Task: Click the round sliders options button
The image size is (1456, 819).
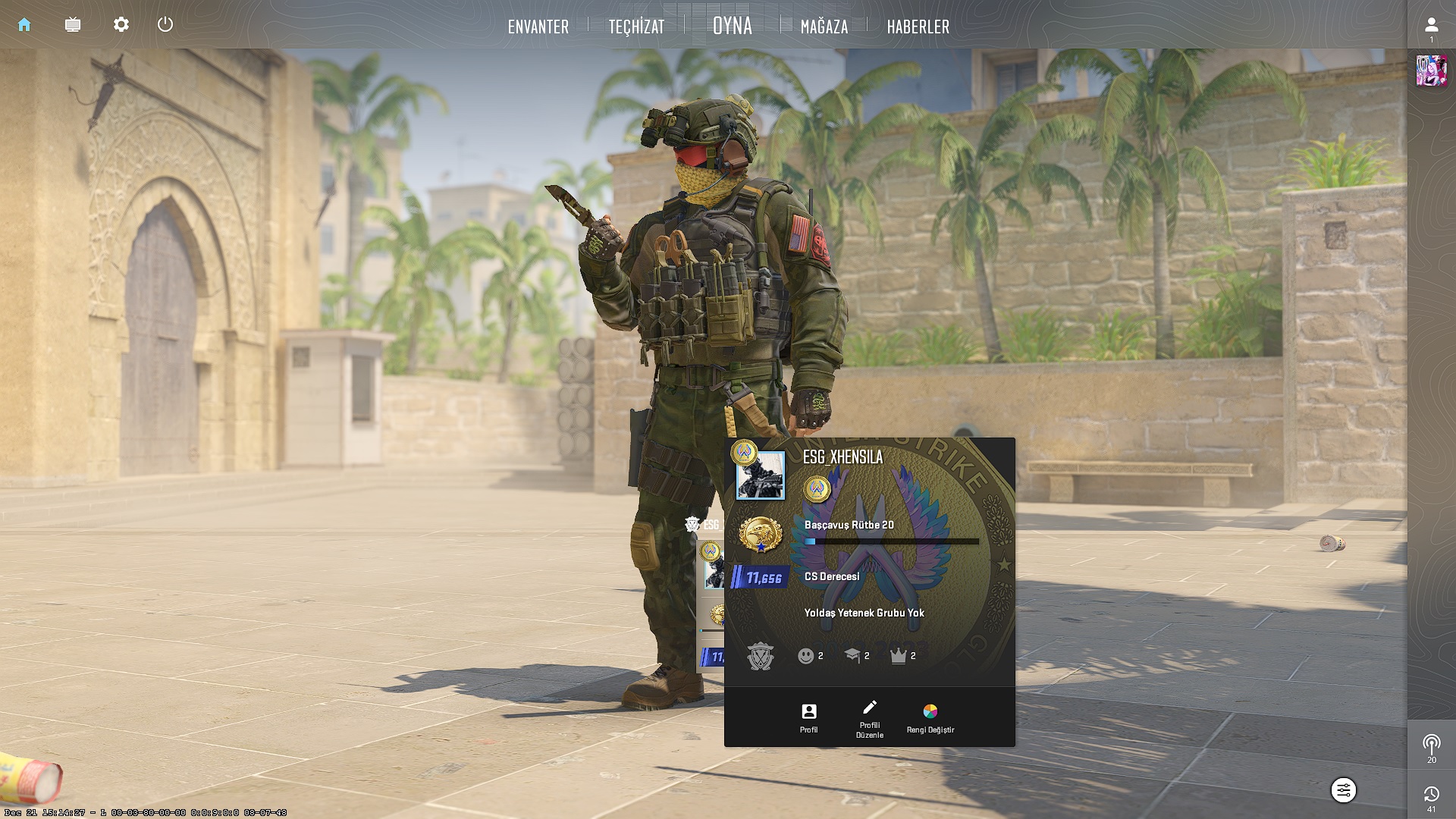Action: pos(1343,790)
